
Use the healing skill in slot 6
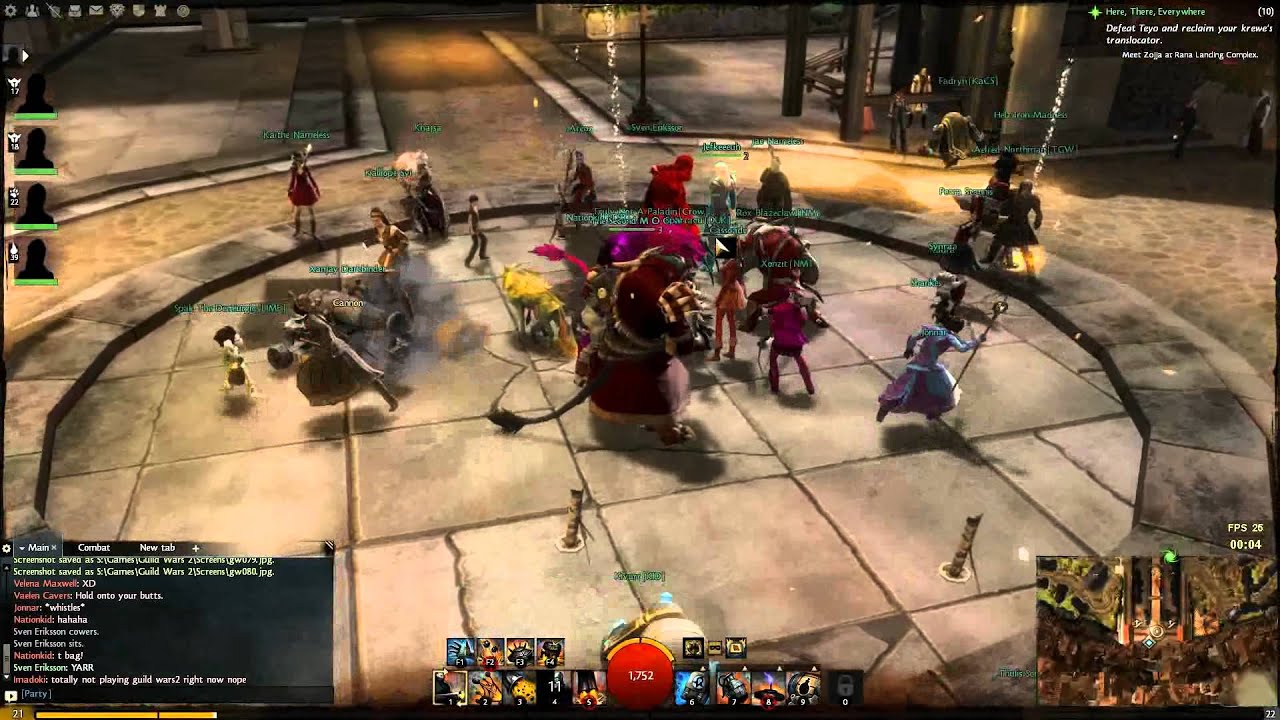(692, 688)
